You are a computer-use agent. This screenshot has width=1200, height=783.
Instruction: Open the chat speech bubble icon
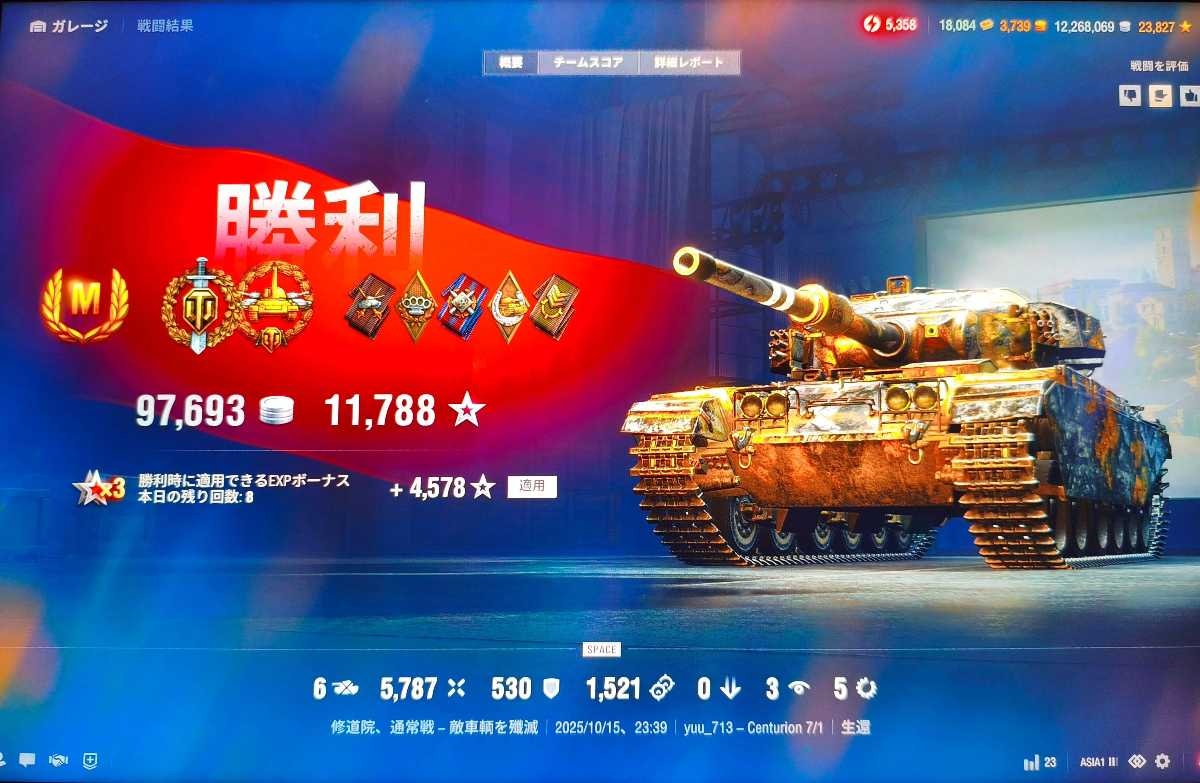click(26, 761)
